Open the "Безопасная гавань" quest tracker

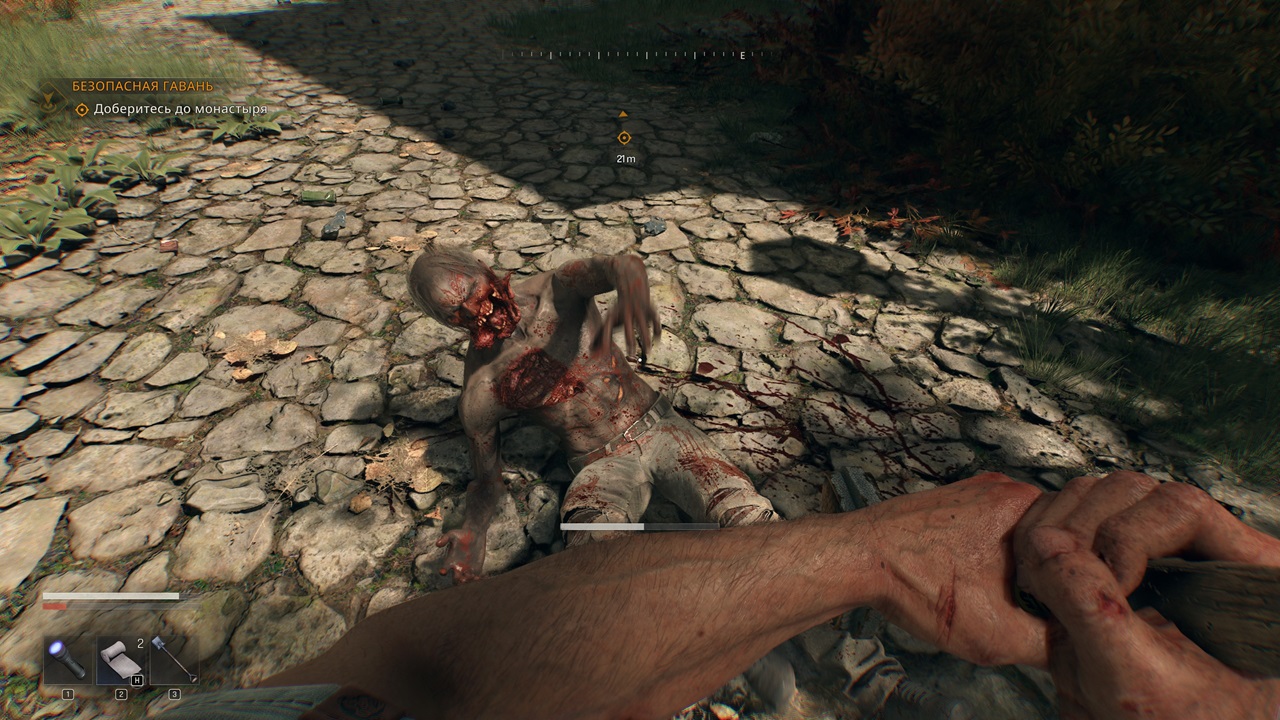coord(142,87)
